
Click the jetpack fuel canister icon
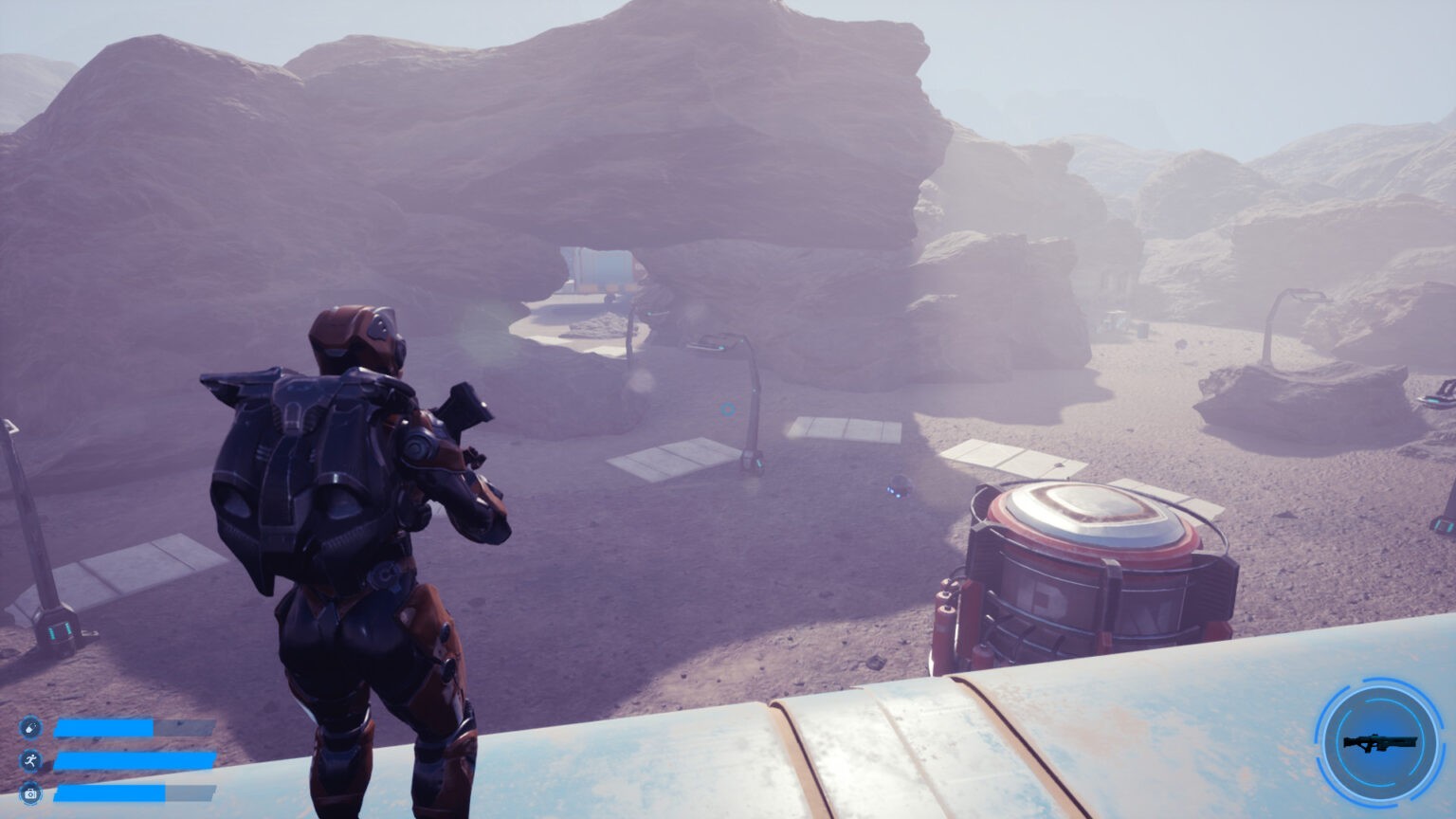coord(30,728)
